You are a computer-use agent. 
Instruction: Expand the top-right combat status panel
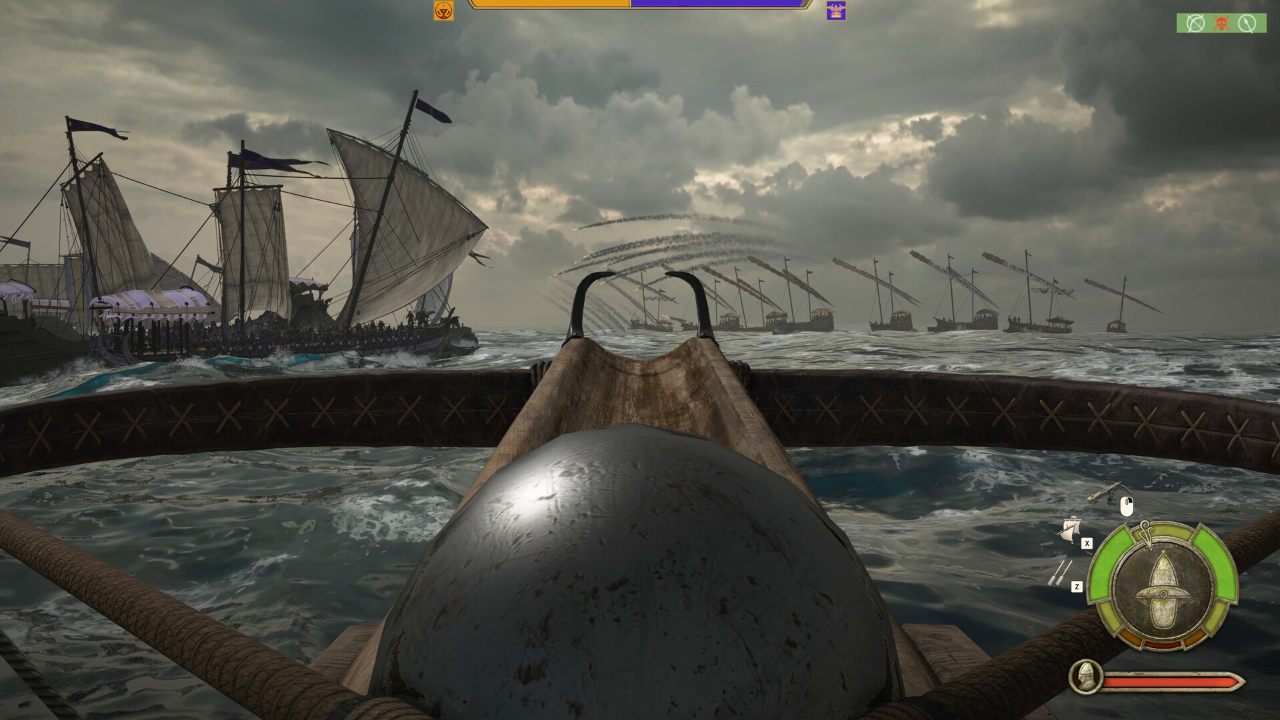pos(1222,22)
